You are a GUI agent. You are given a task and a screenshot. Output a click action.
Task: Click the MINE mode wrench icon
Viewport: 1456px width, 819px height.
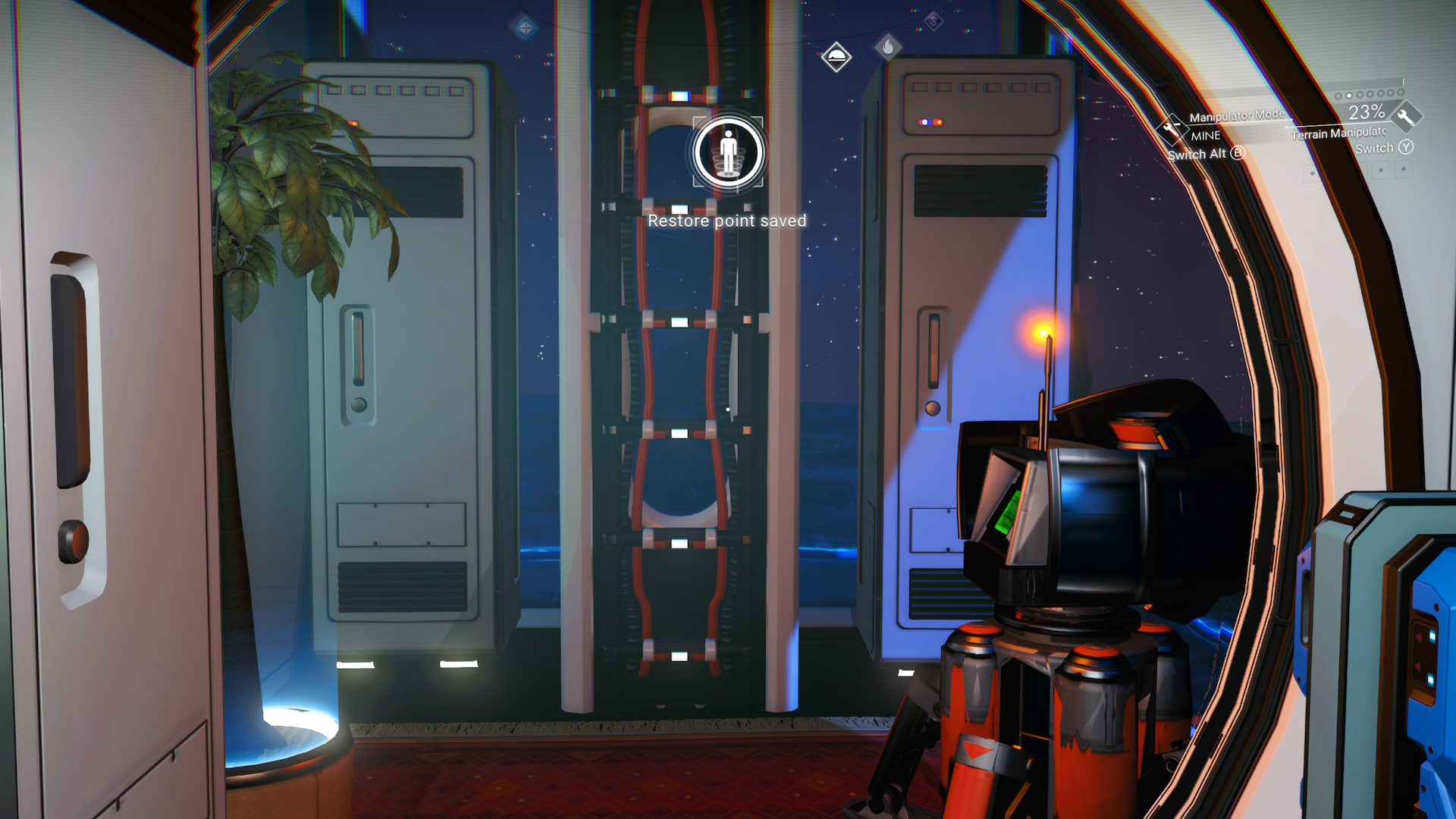[x=1172, y=130]
